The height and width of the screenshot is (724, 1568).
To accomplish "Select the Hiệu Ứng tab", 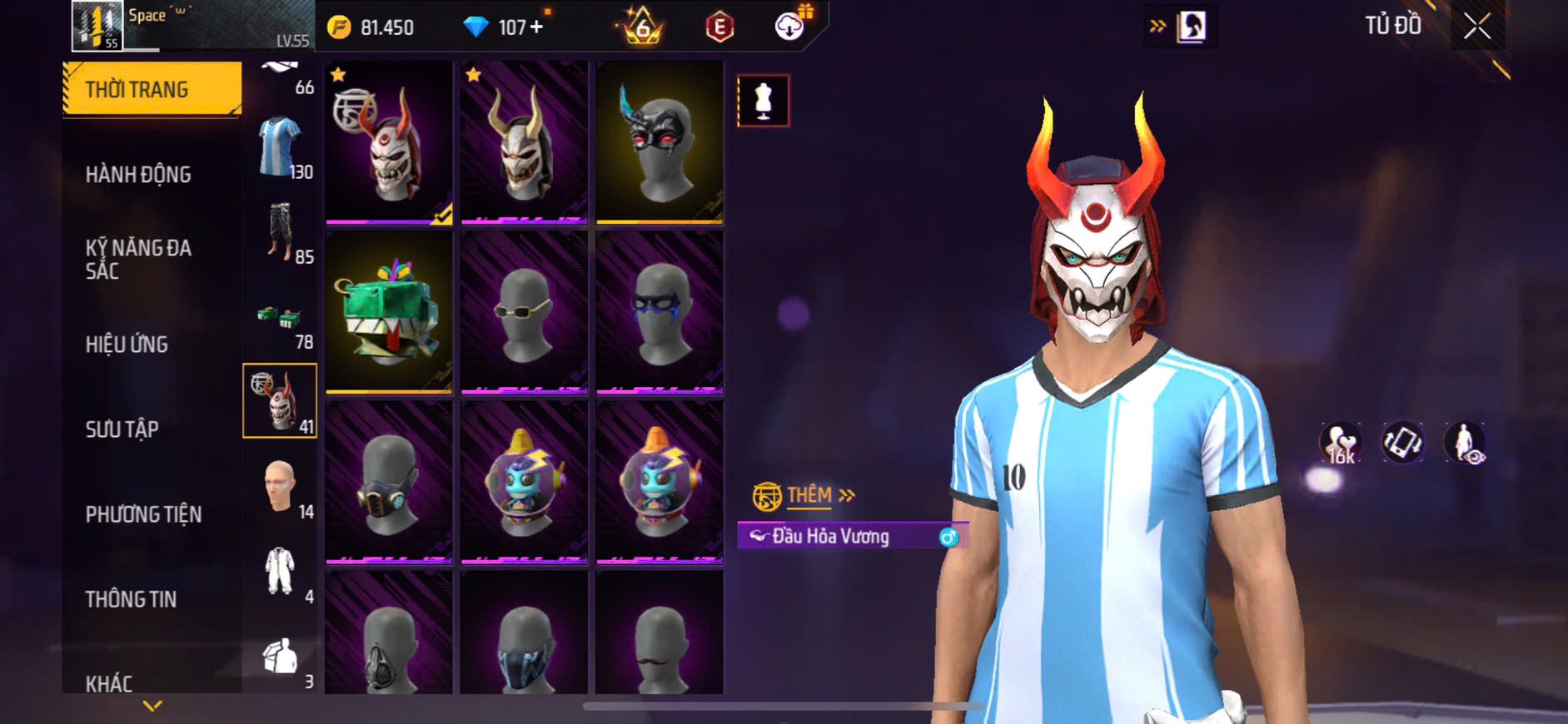I will click(127, 345).
